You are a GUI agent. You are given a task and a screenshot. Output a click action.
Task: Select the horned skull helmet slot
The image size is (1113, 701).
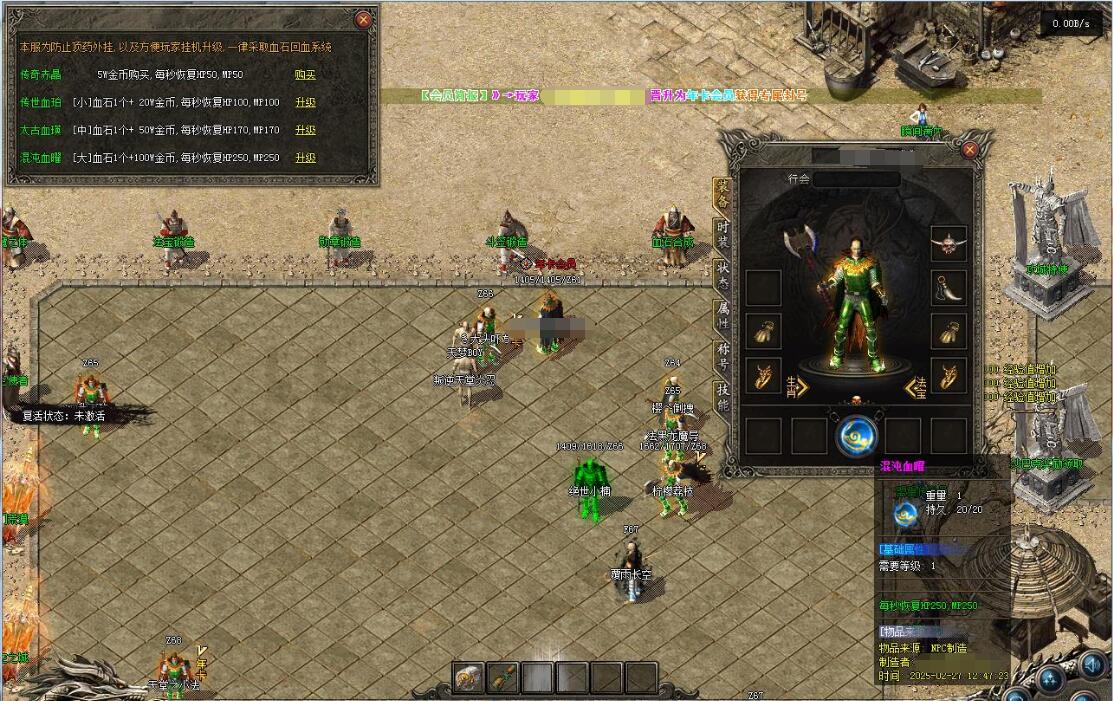click(x=948, y=243)
